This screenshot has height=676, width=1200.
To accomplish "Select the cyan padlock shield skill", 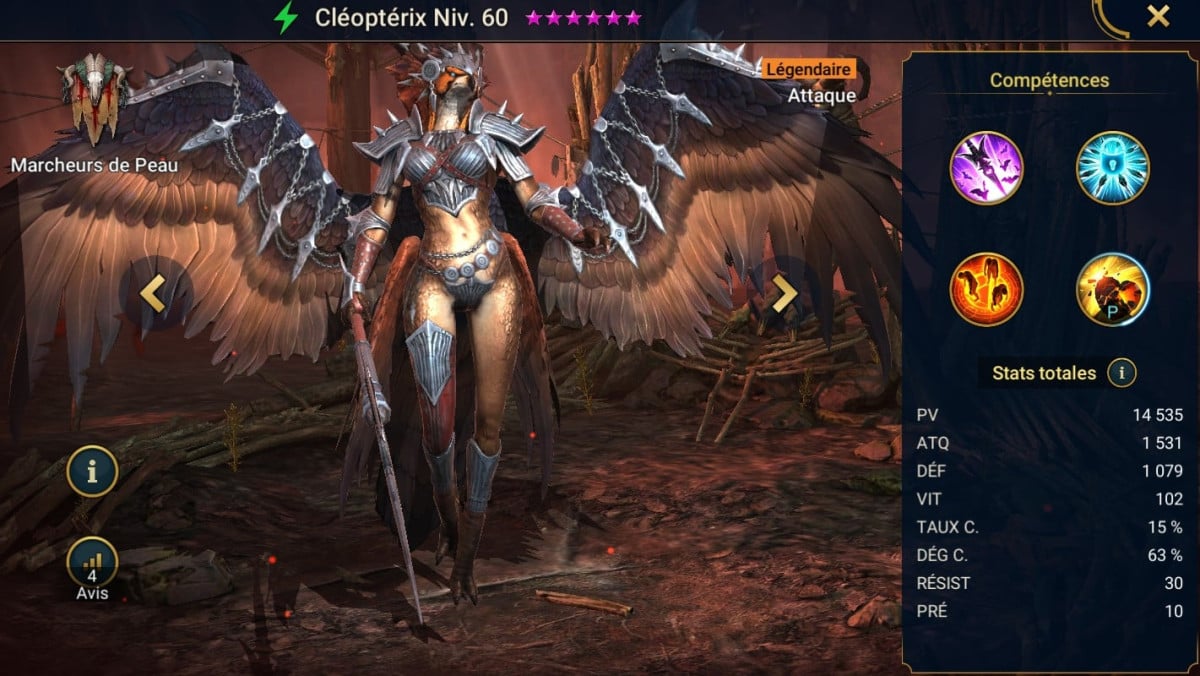I will tap(1112, 168).
